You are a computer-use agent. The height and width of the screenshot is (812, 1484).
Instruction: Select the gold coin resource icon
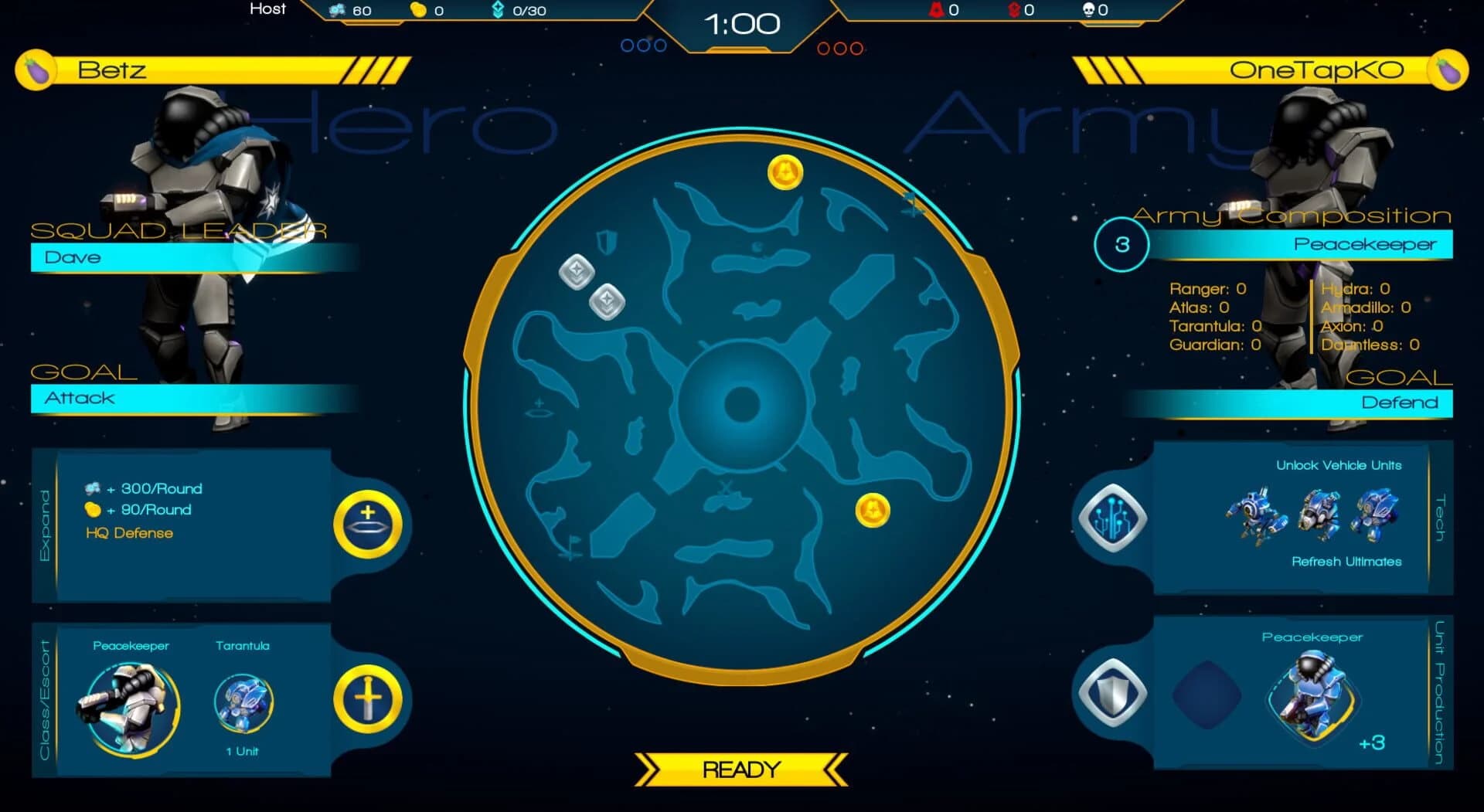pyautogui.click(x=418, y=10)
